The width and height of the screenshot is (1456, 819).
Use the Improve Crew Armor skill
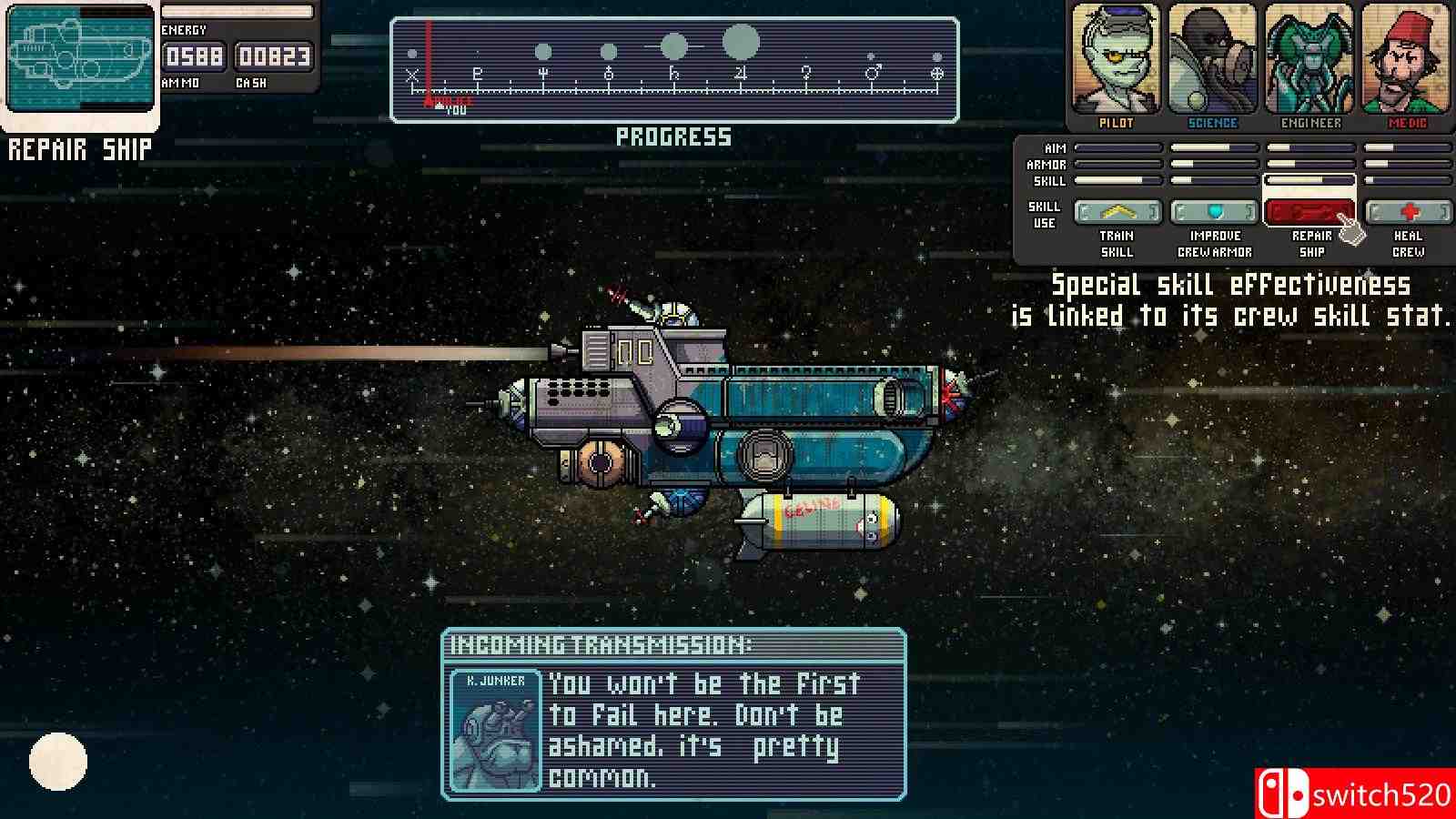pos(1214,213)
